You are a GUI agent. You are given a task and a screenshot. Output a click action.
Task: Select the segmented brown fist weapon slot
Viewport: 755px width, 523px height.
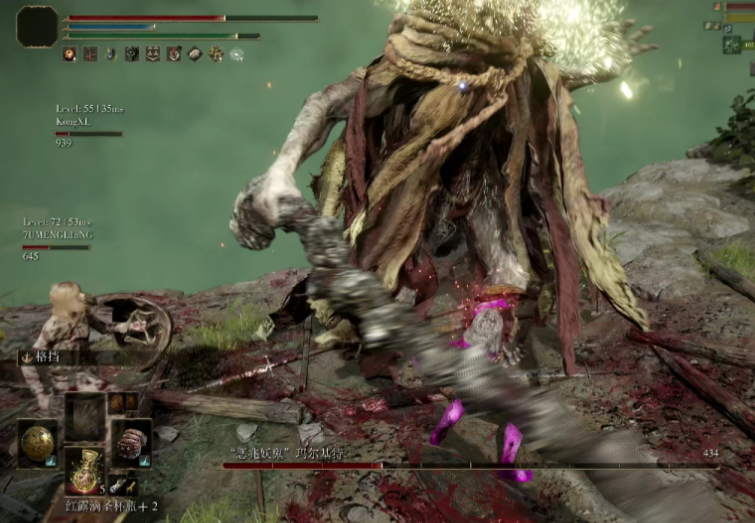(x=131, y=441)
